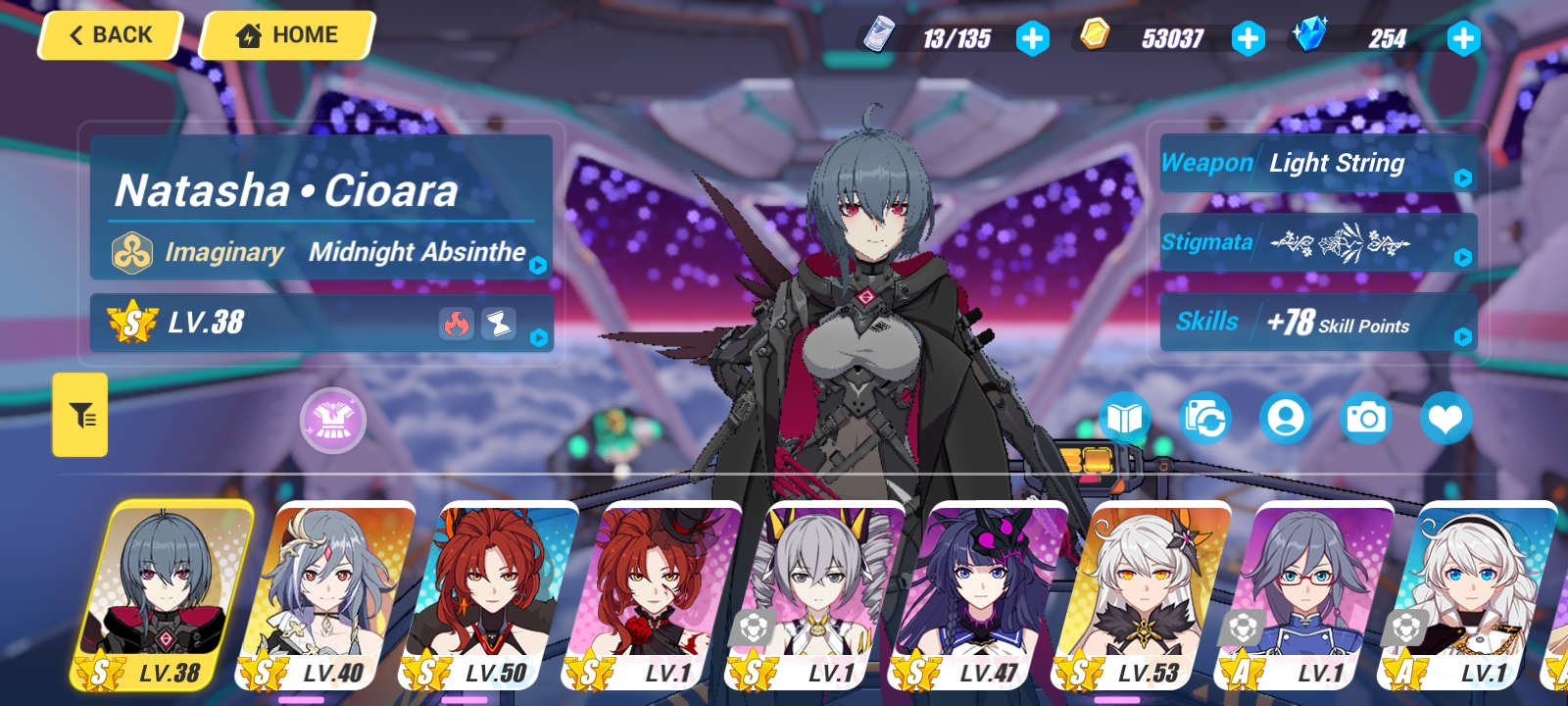The width and height of the screenshot is (1568, 706).
Task: Click the plus beside the 53037 coins
Action: [x=1248, y=40]
